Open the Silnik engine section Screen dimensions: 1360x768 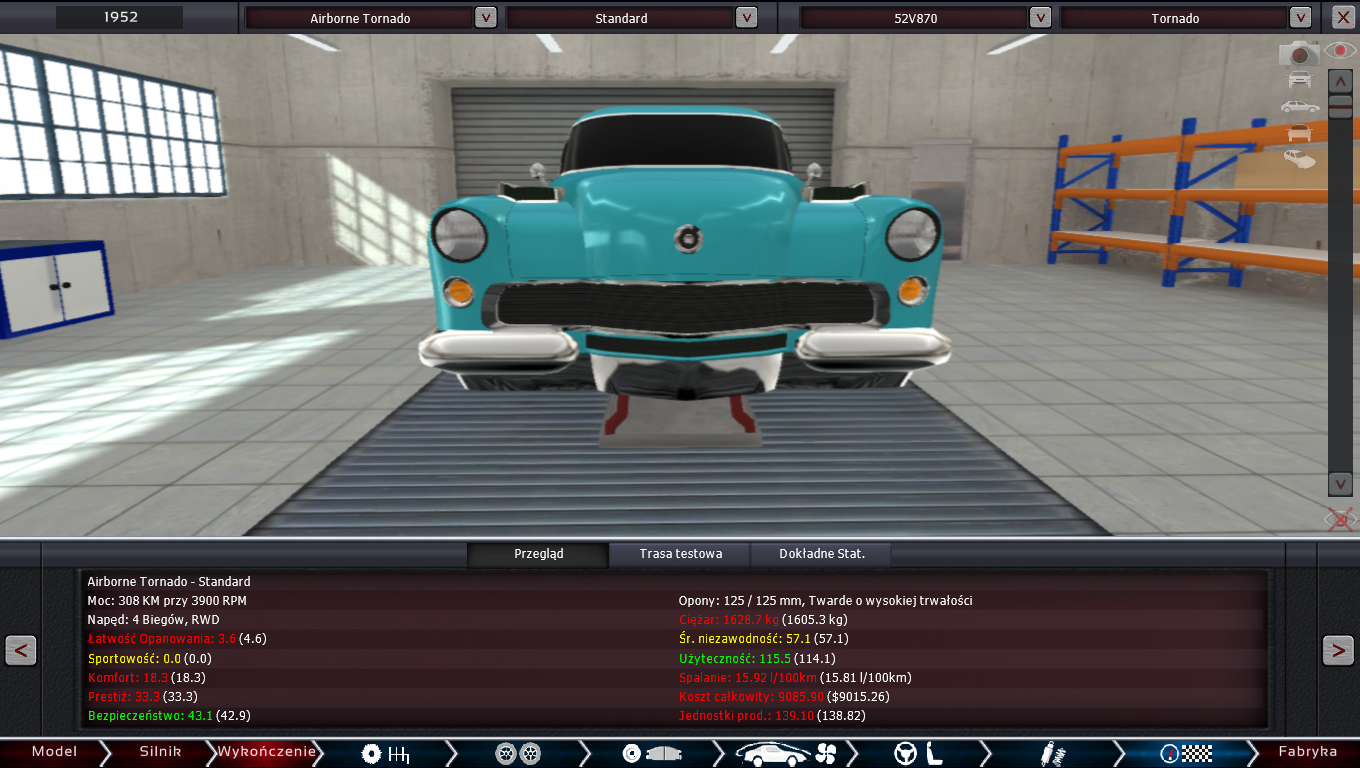(160, 752)
